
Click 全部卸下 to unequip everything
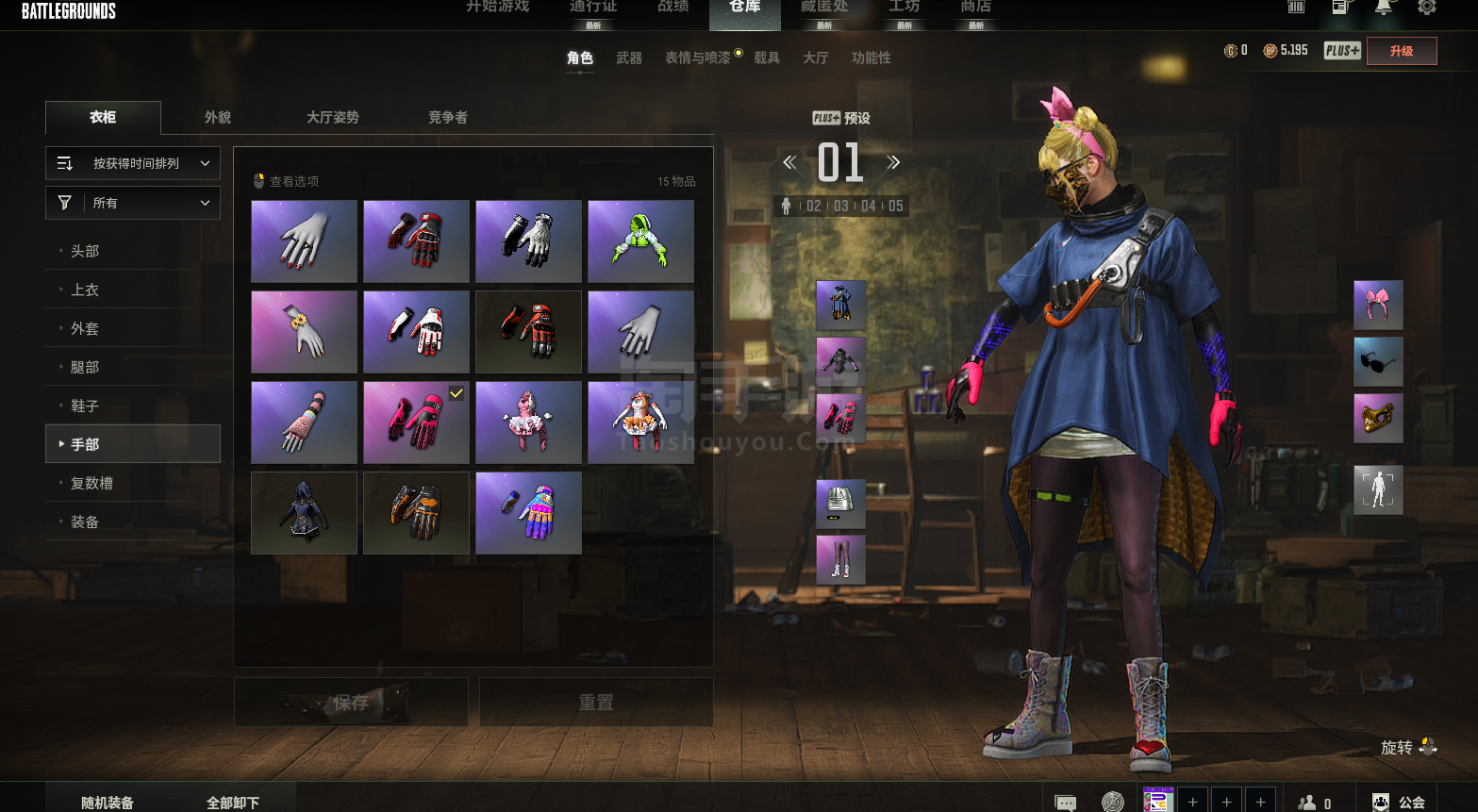233,803
